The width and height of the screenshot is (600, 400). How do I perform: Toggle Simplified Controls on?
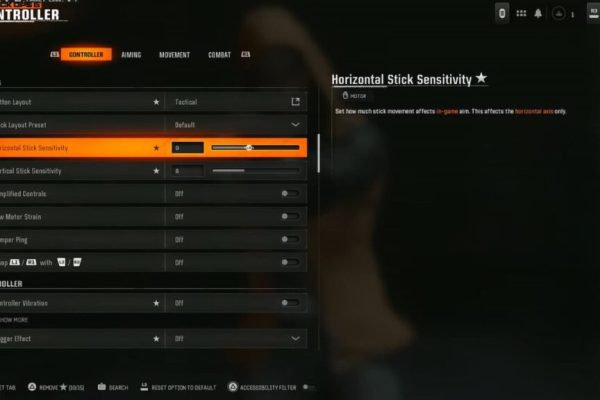(x=289, y=193)
